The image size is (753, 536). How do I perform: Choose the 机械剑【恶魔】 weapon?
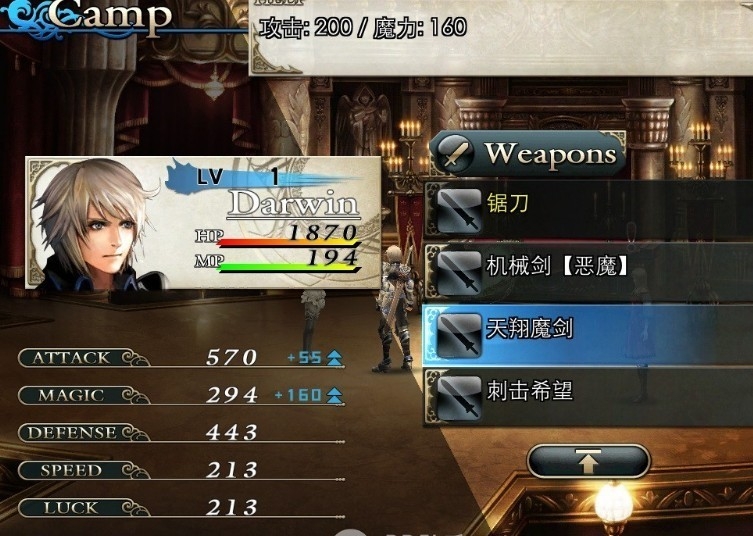tap(588, 267)
